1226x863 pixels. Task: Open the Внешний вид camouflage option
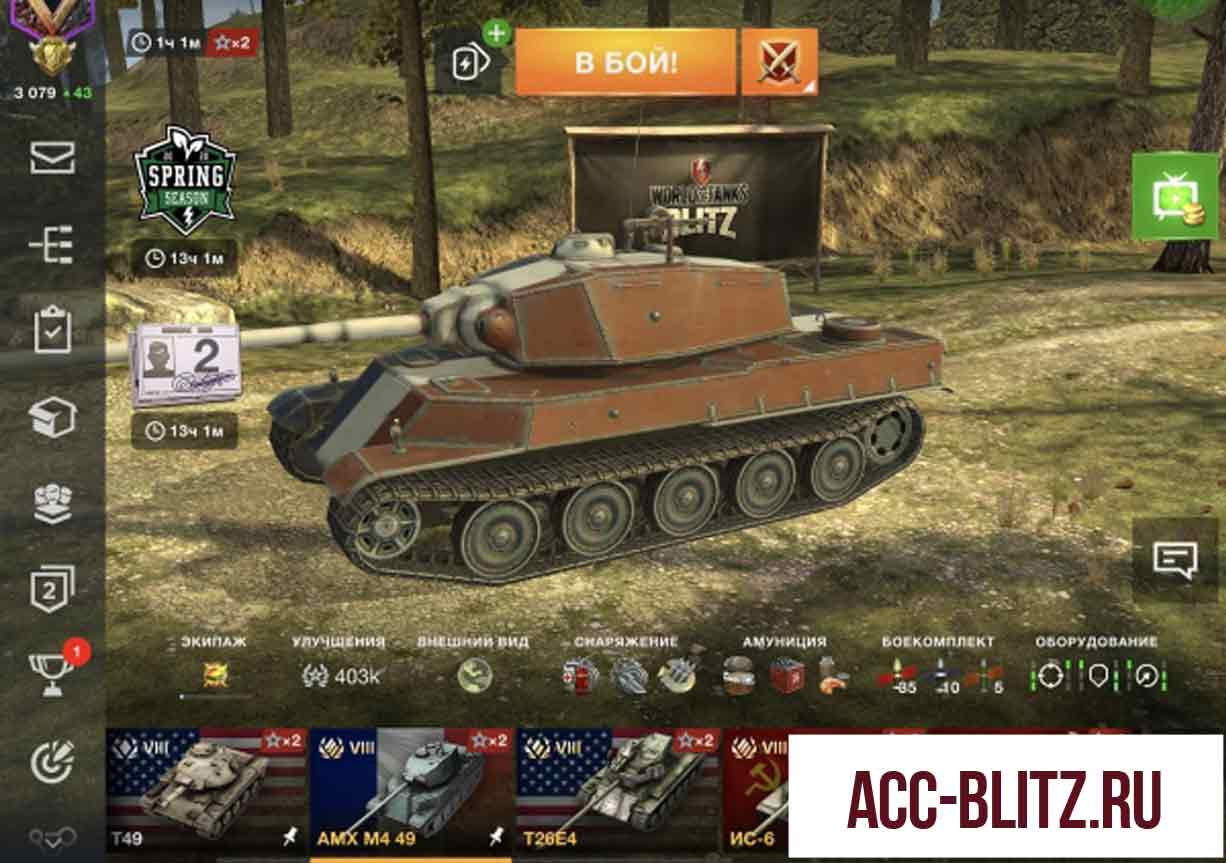click(474, 675)
